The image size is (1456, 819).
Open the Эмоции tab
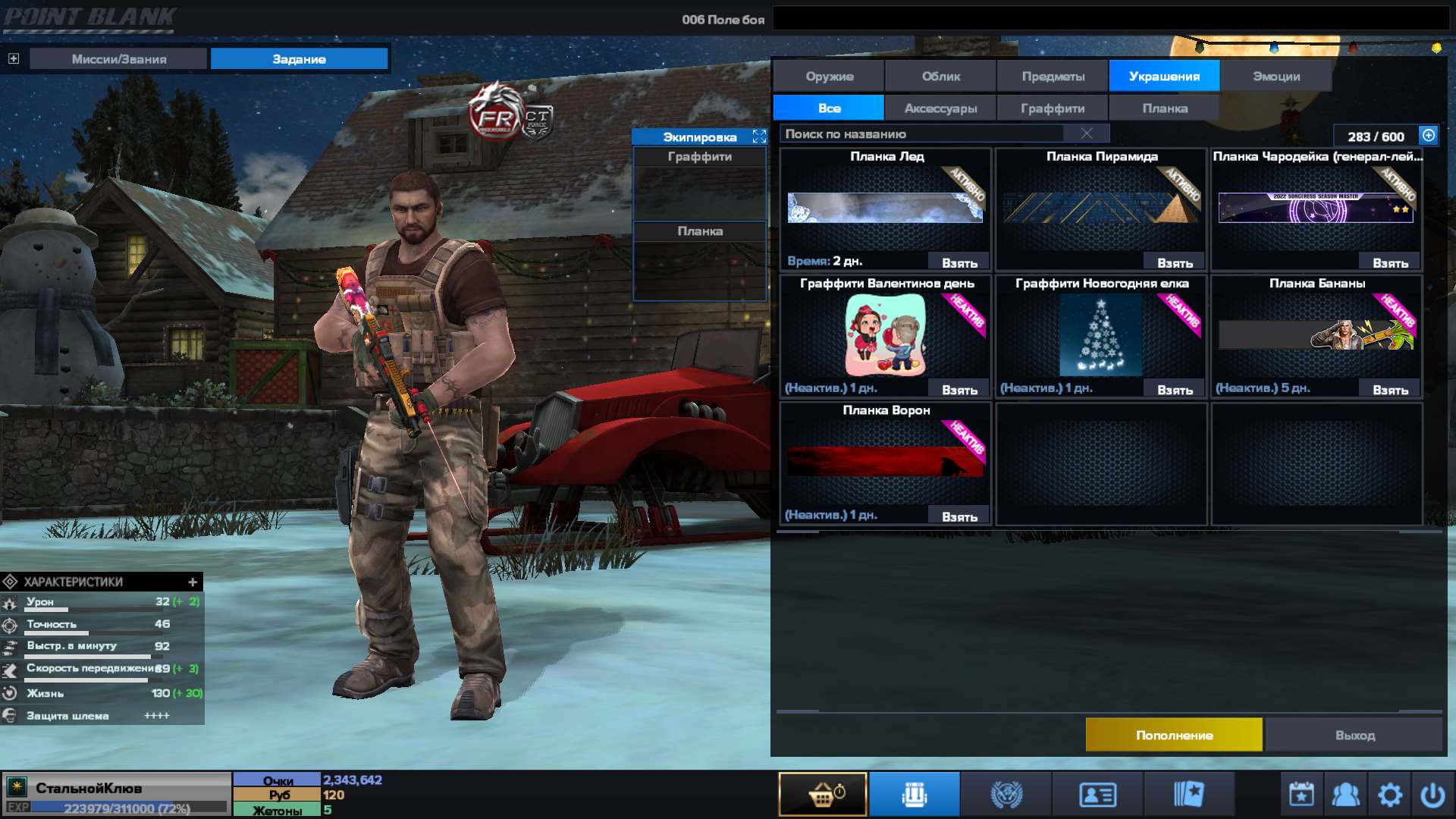(1276, 76)
